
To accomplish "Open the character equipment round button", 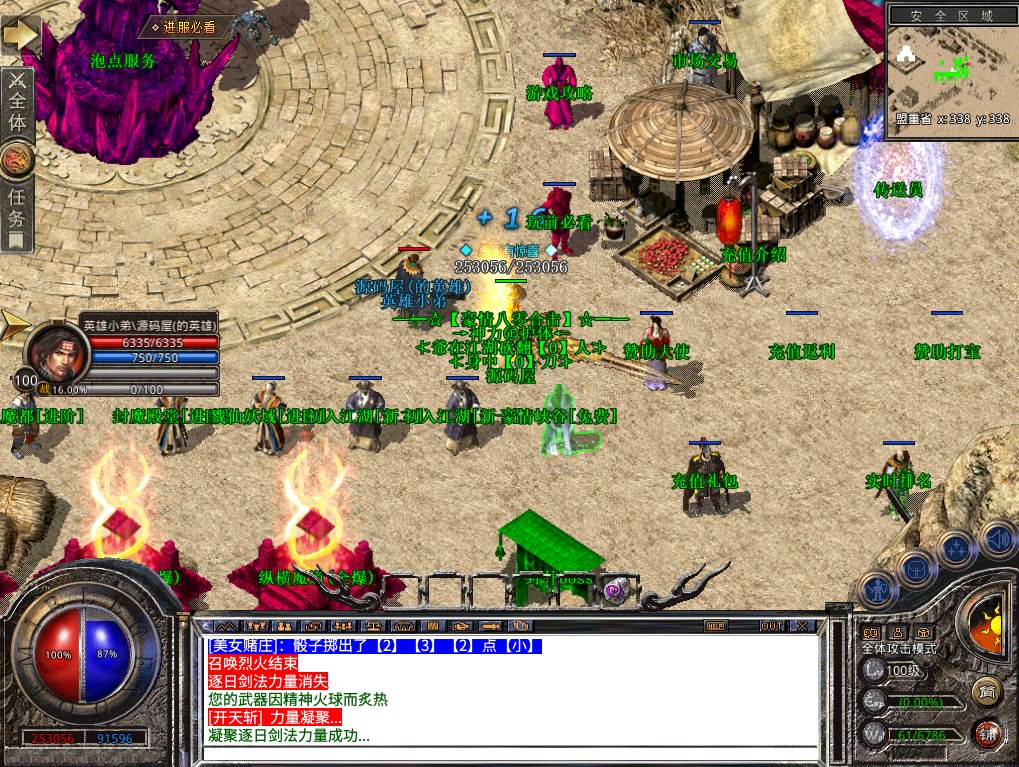I will [x=877, y=590].
